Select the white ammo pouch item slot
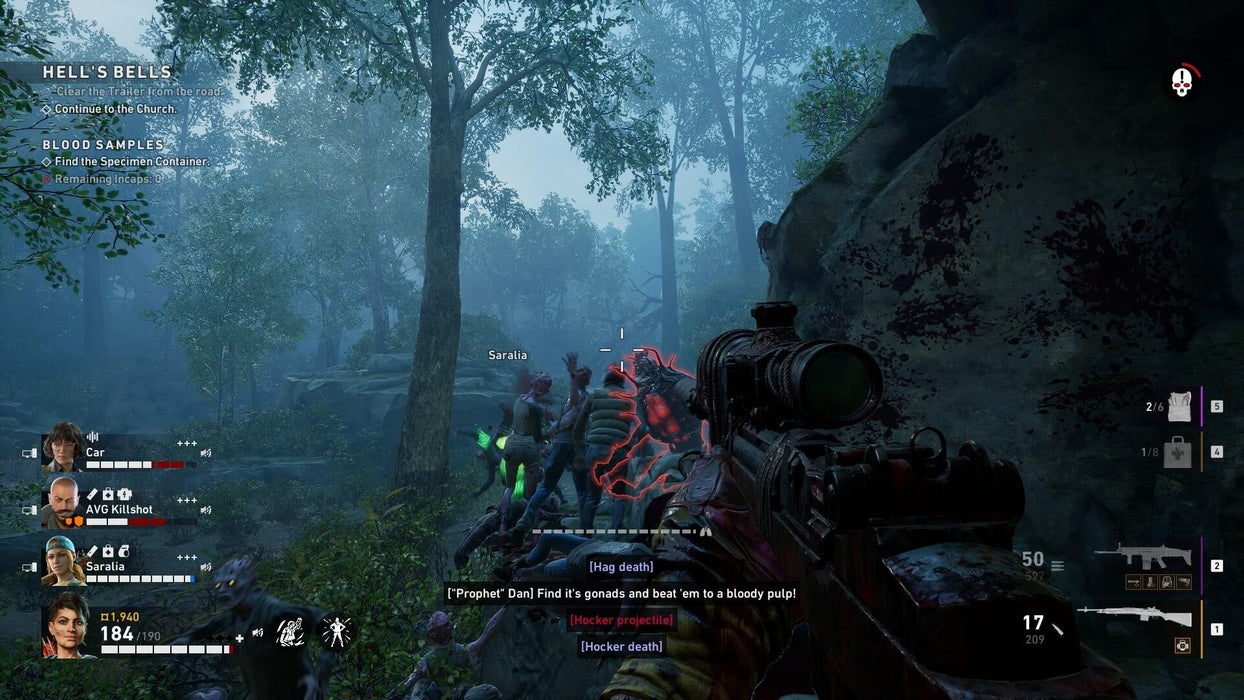 [x=1181, y=406]
